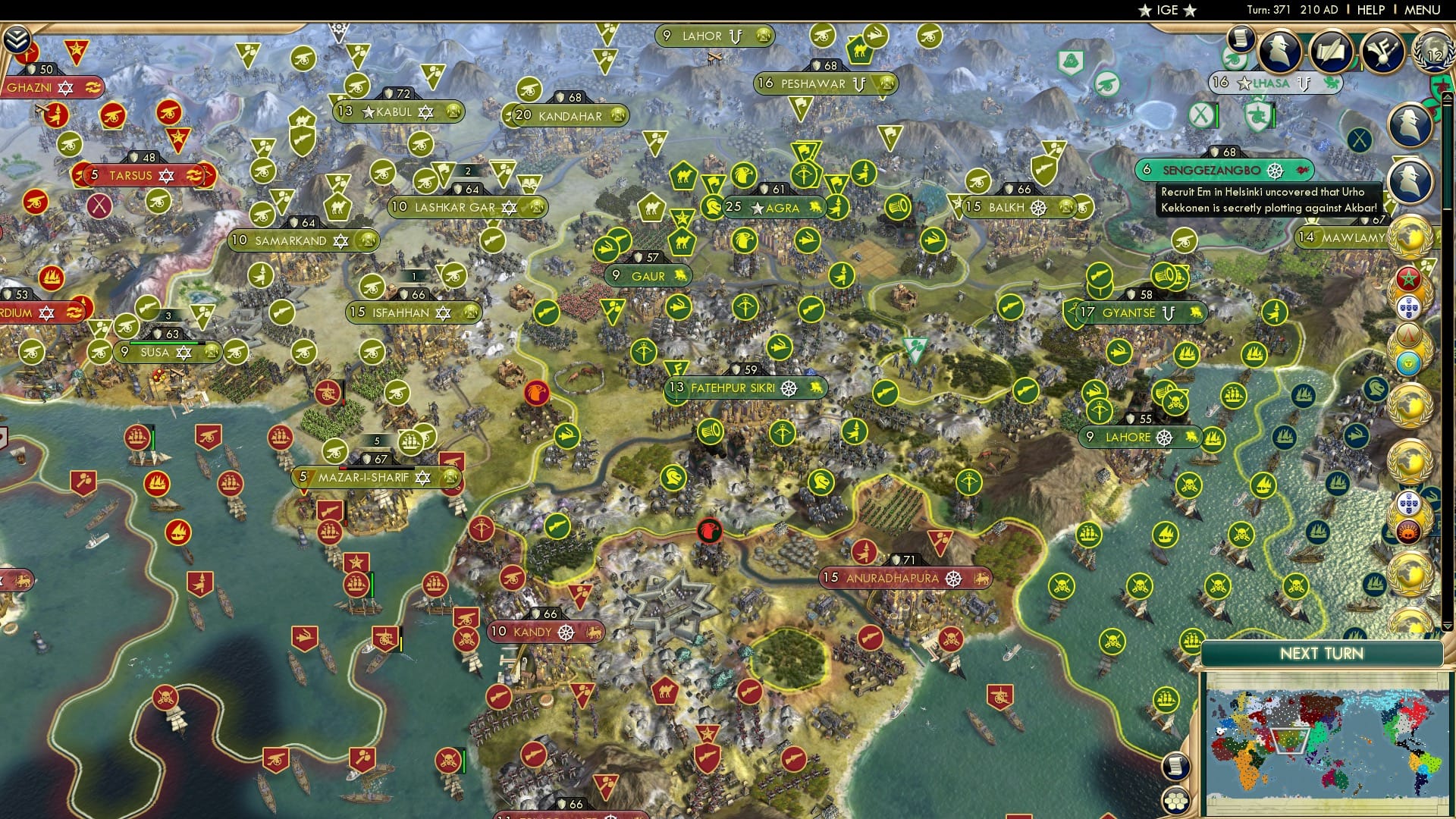Open the IGE star panel in the top bar
Viewport: 1456px width, 819px height.
1166,10
